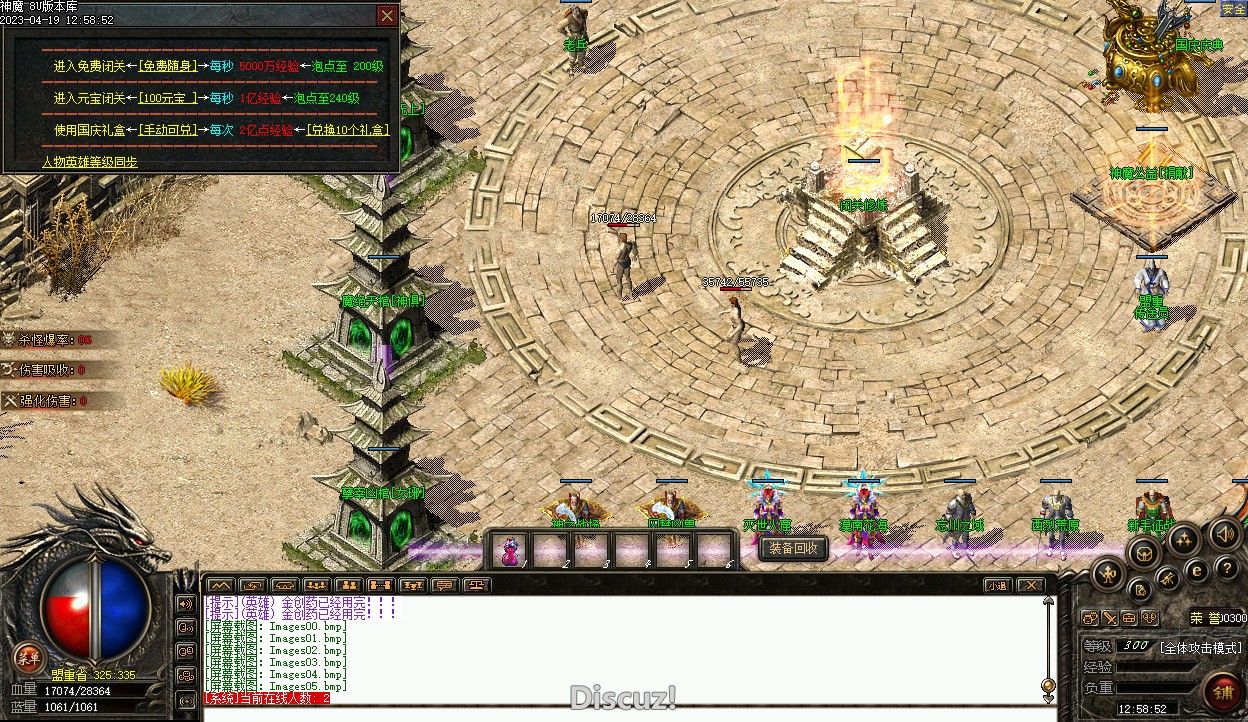
Task: Choose 兑换10个礼盒 exchange link
Action: pos(348,130)
